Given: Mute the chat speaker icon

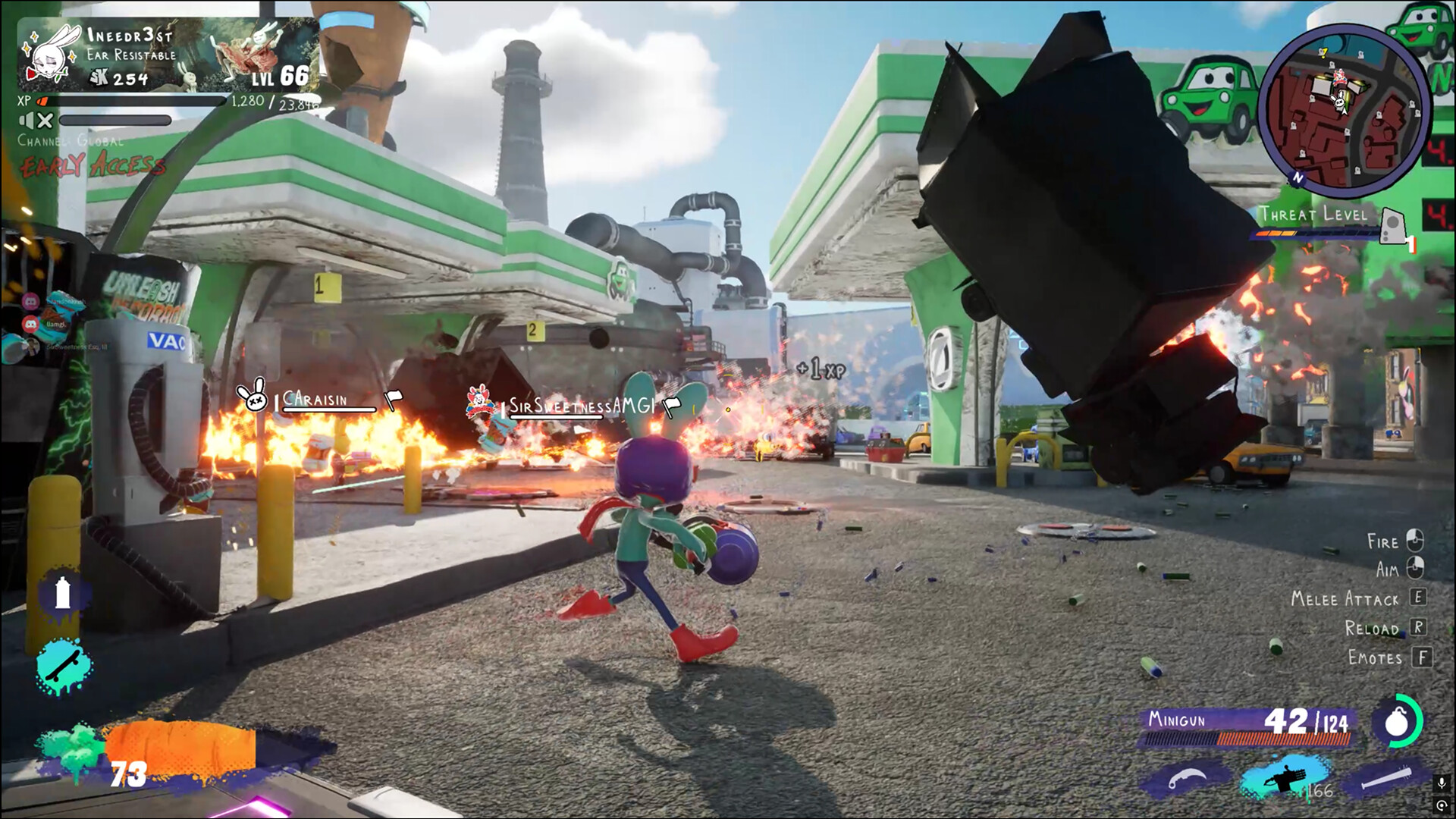Looking at the screenshot, I should [x=27, y=120].
